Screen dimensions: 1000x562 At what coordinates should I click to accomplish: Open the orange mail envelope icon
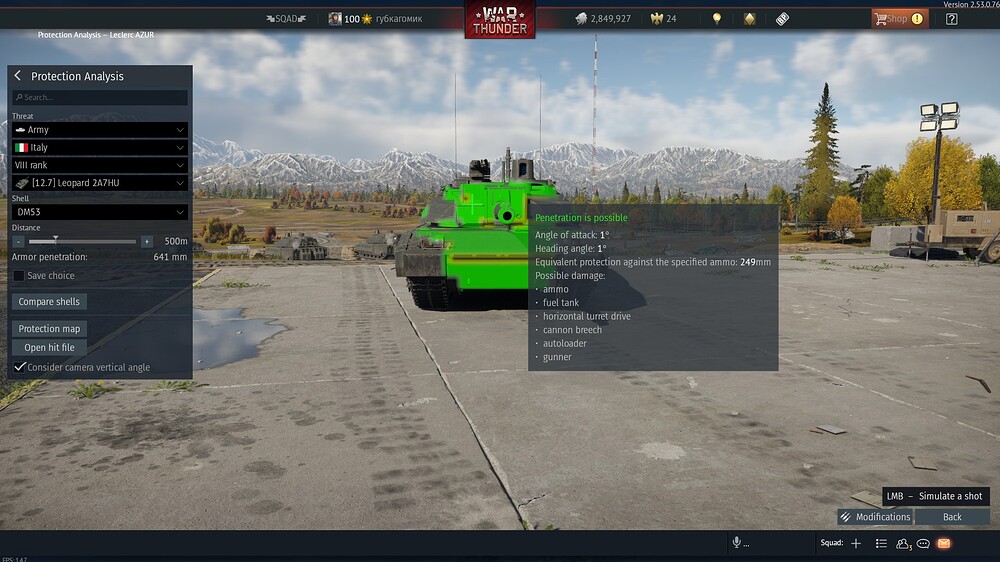click(x=943, y=543)
